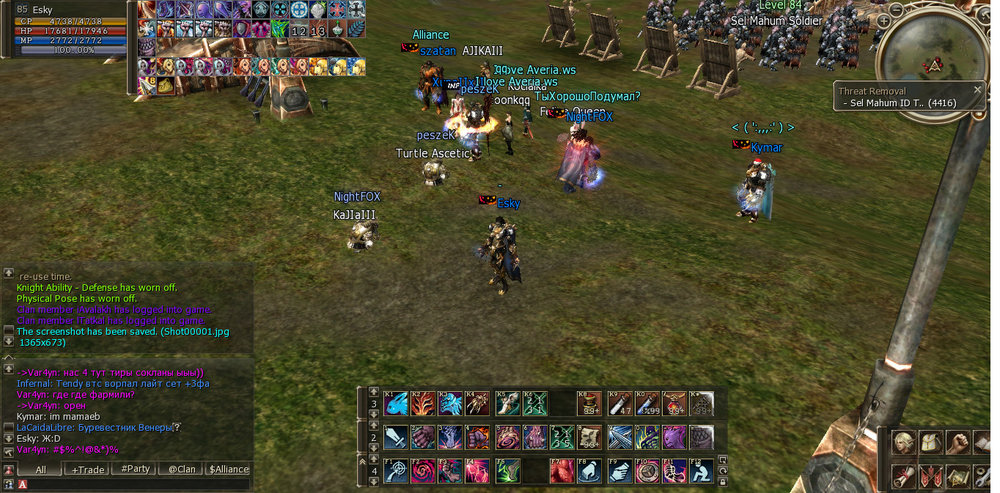This screenshot has height=493, width=1000.
Task: Activate the flame skill in slot K2
Action: click(x=424, y=404)
